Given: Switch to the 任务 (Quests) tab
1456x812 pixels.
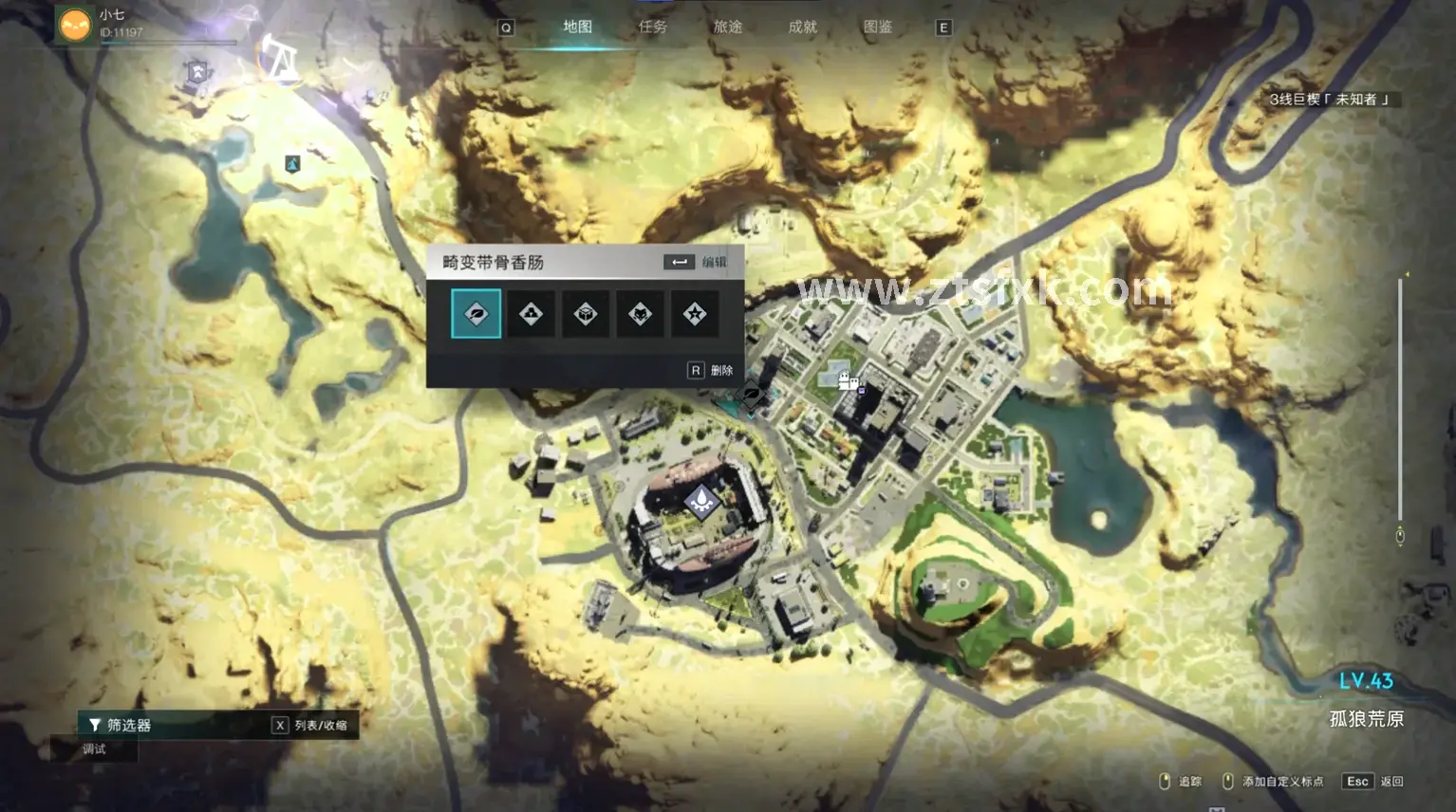Looking at the screenshot, I should (653, 27).
